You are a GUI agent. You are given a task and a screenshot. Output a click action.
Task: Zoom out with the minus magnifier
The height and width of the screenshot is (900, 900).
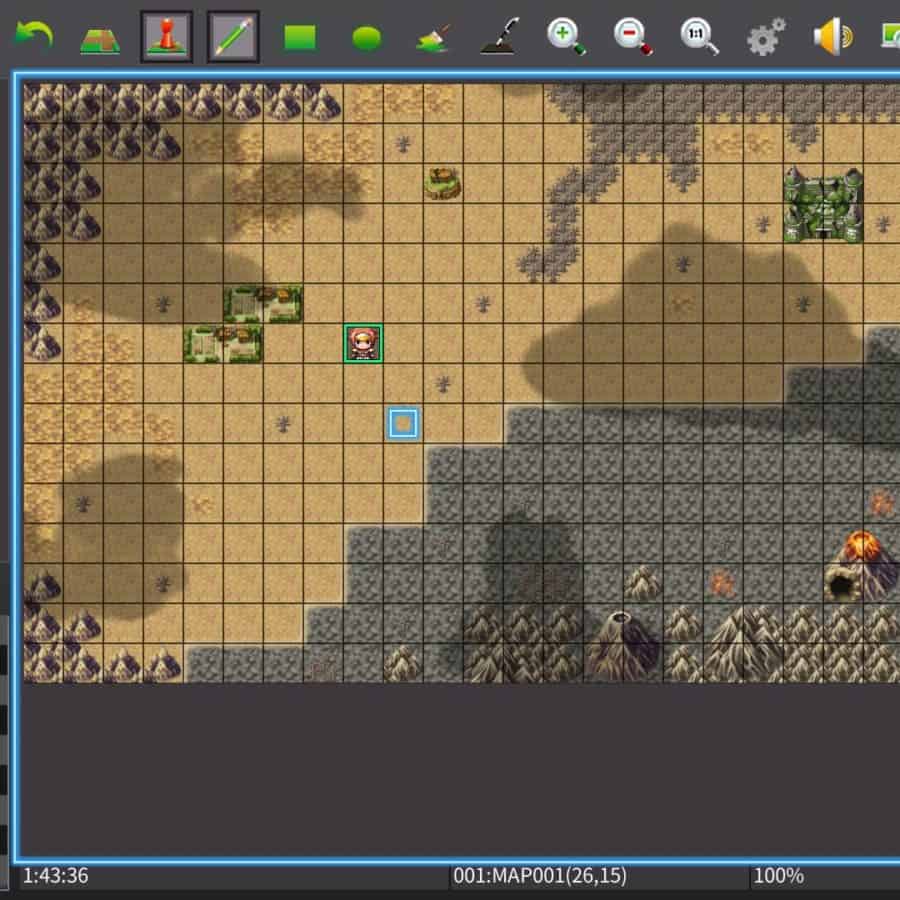coord(632,37)
